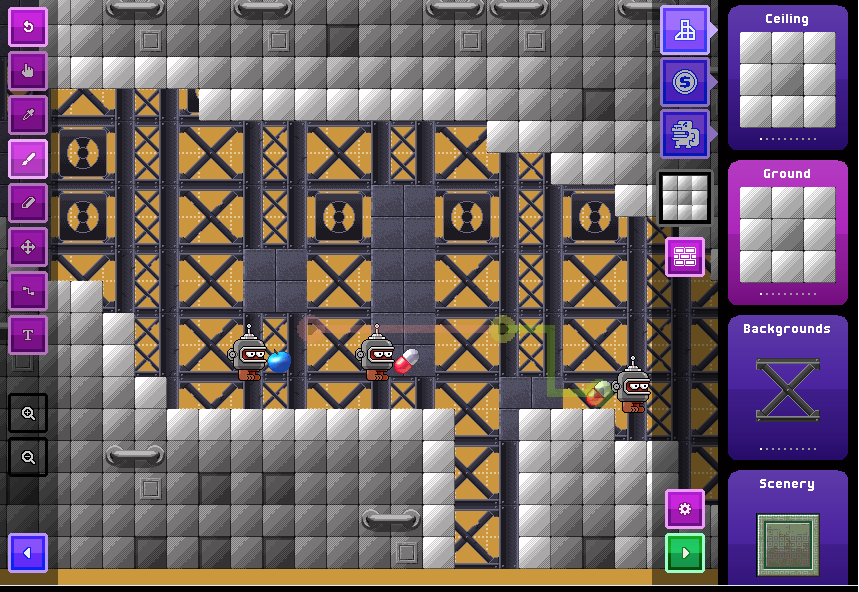This screenshot has width=859, height=592.
Task: Select the current tile preview swatch
Action: [685, 197]
